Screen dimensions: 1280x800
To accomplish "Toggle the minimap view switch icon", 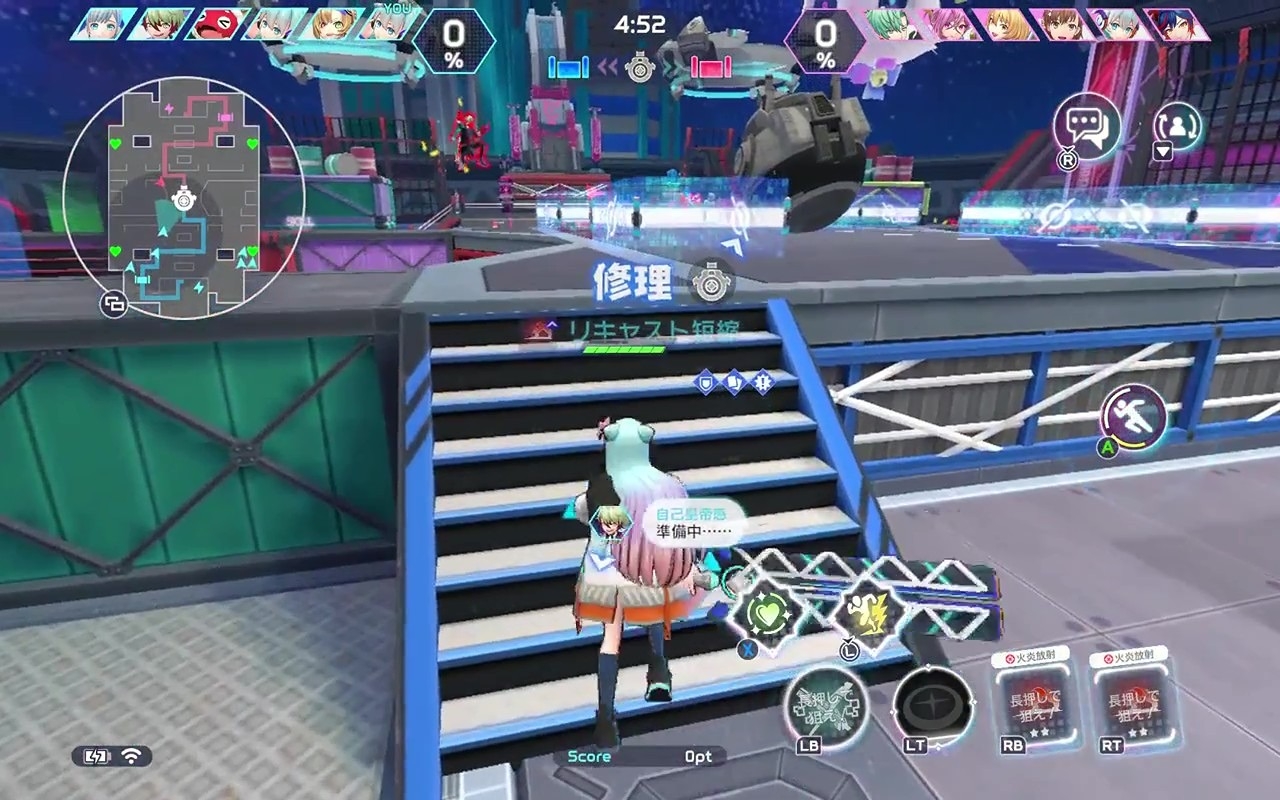I will [x=114, y=306].
